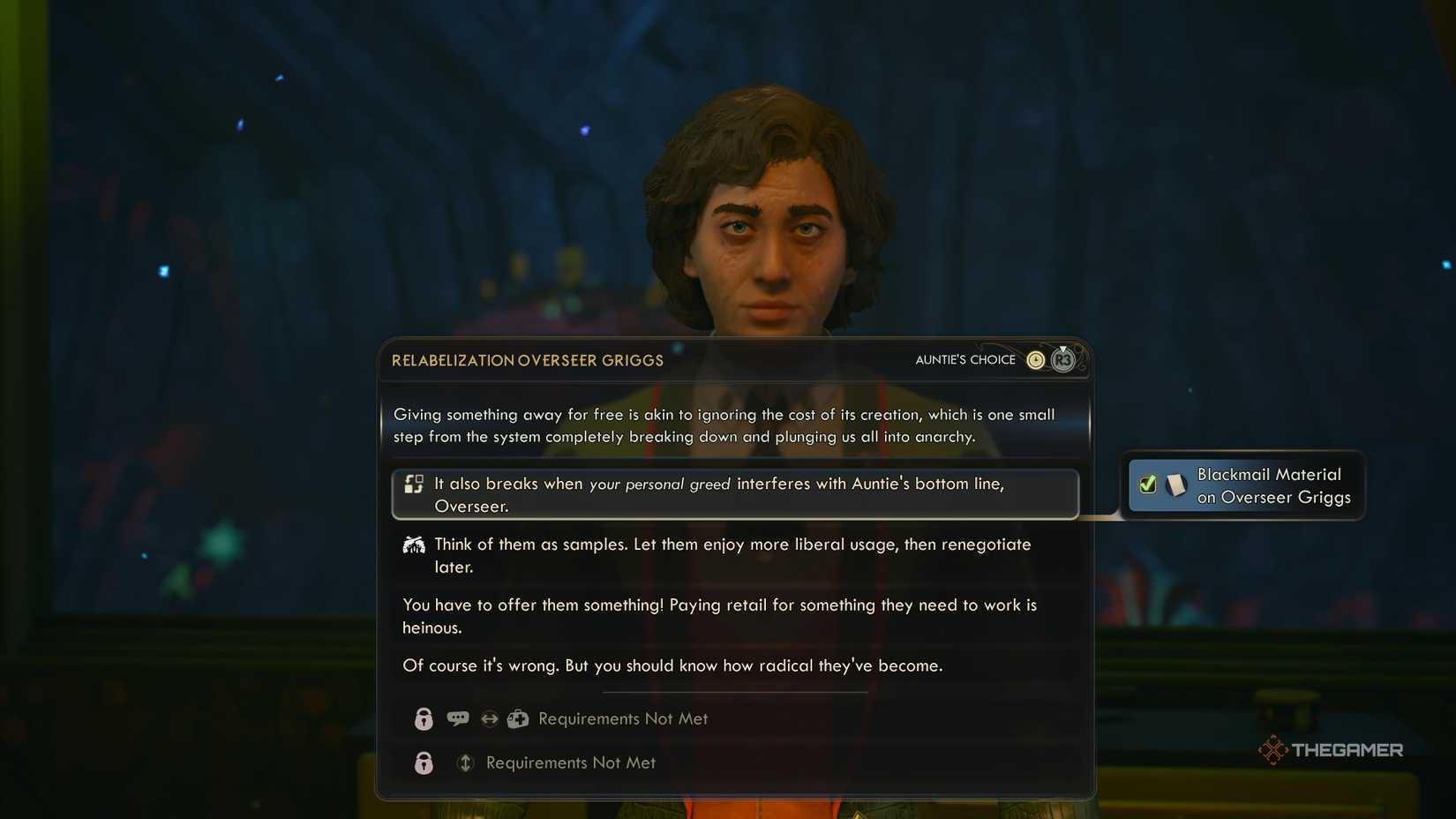This screenshot has width=1456, height=819.
Task: Click the up-down arrow icon on the bottom locked option
Action: coord(466,763)
